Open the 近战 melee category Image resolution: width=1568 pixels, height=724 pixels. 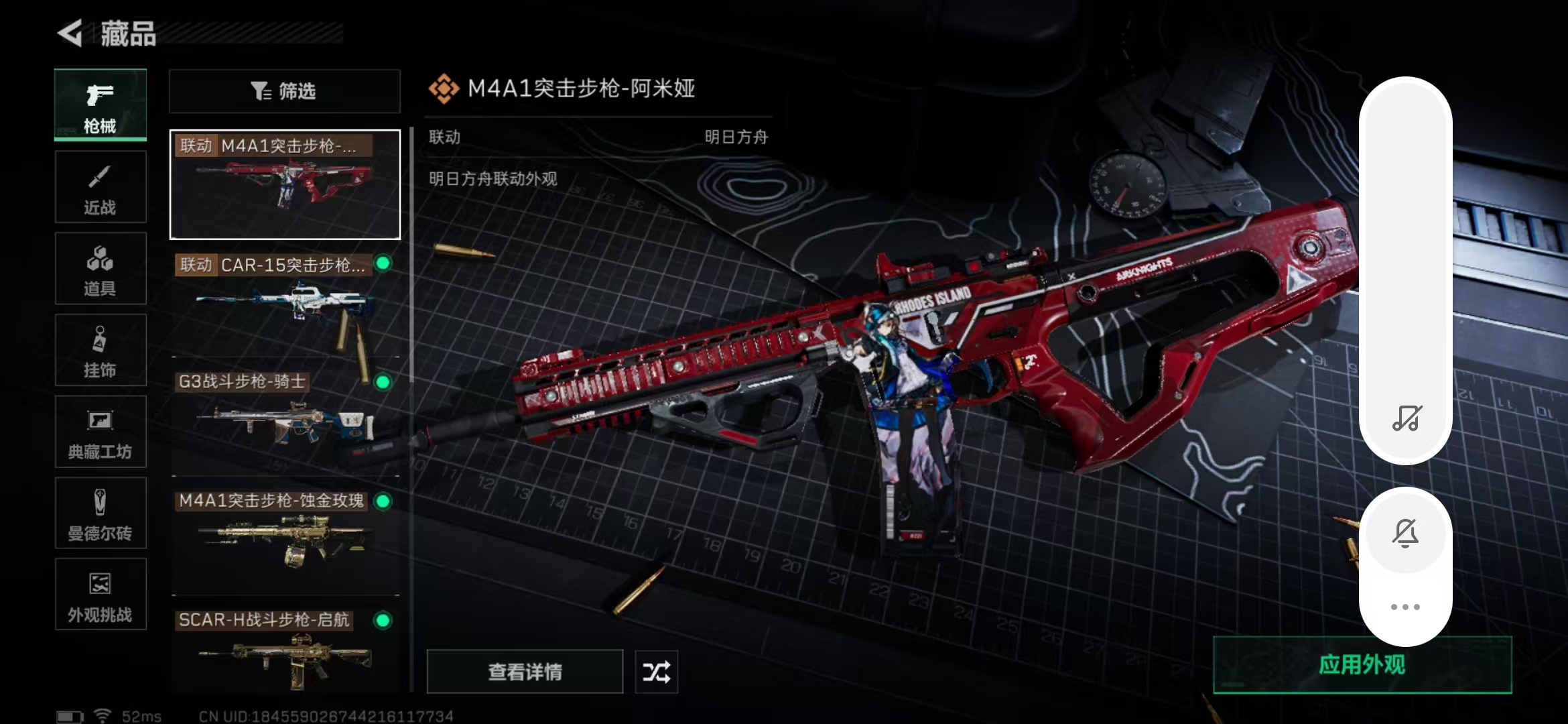pyautogui.click(x=101, y=187)
